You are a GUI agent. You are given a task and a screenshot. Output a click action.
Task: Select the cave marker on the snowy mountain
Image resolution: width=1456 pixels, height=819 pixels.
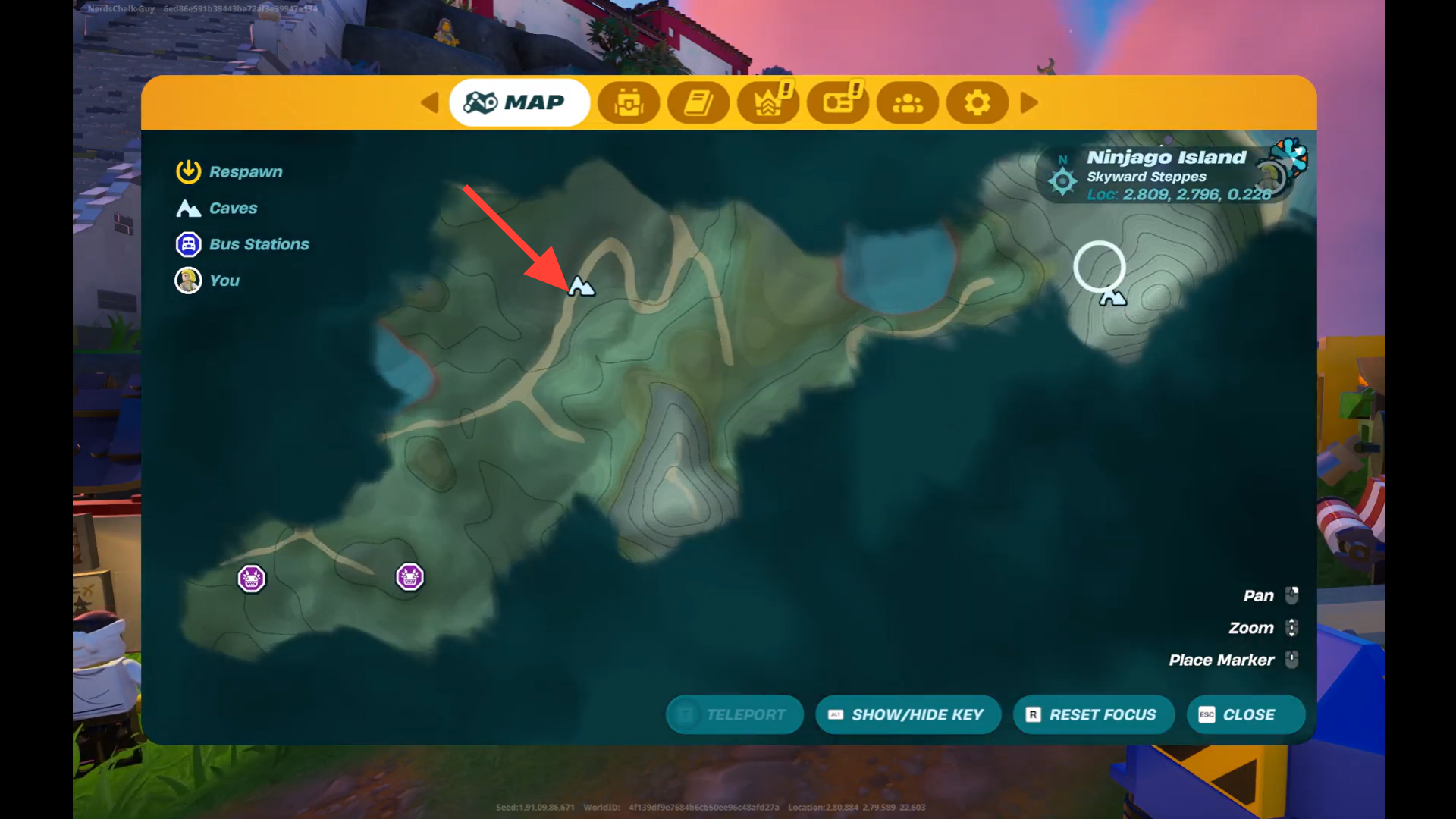coord(1112,297)
